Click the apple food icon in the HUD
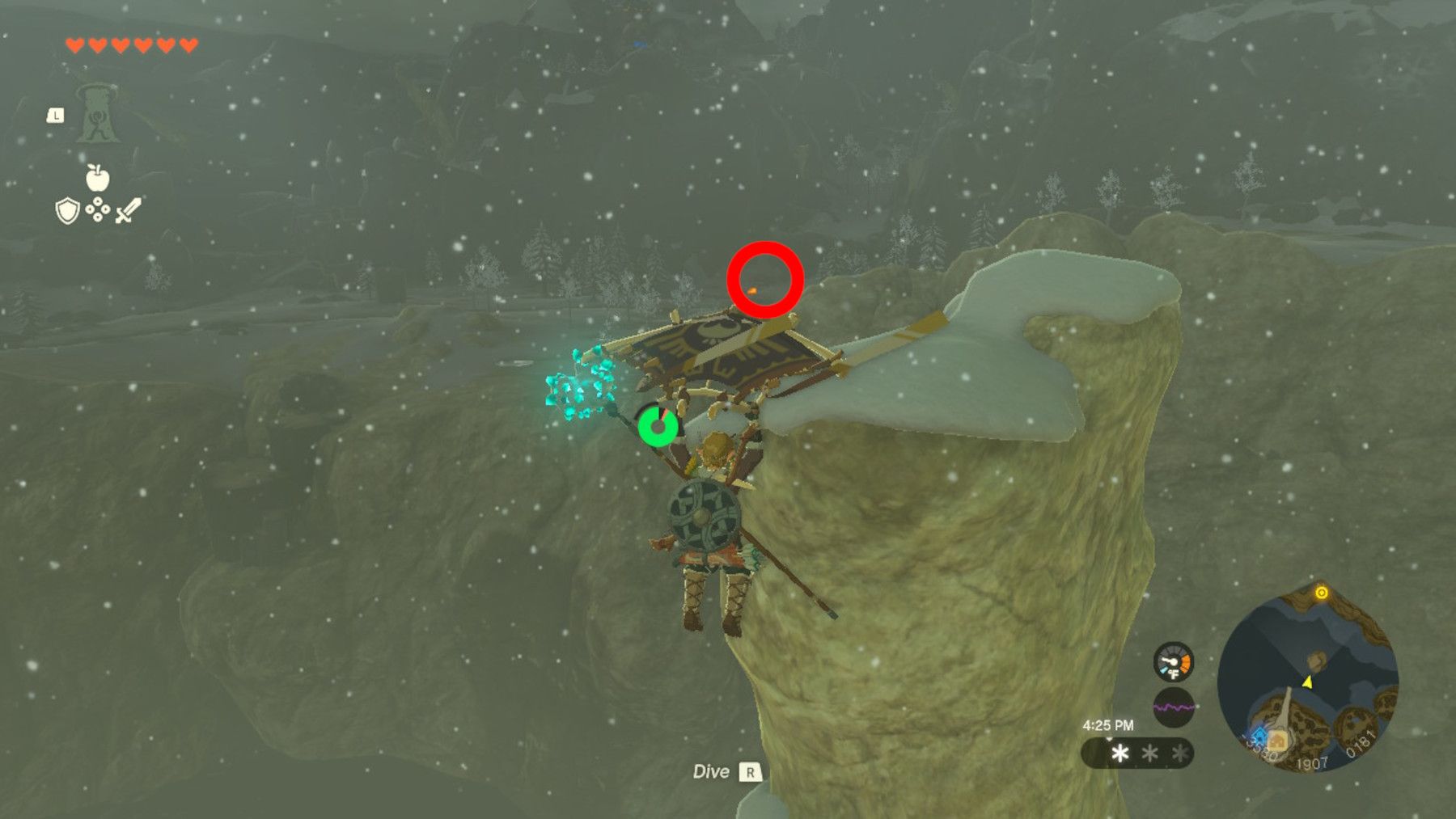1456x819 pixels. (x=98, y=179)
